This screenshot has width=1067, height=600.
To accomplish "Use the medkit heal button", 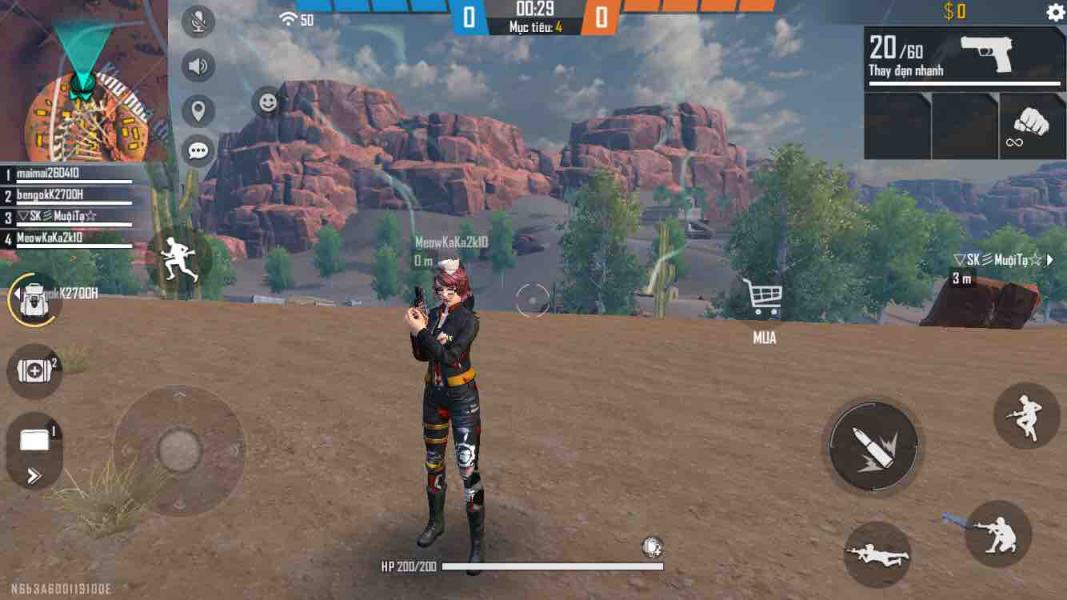I will pyautogui.click(x=35, y=371).
